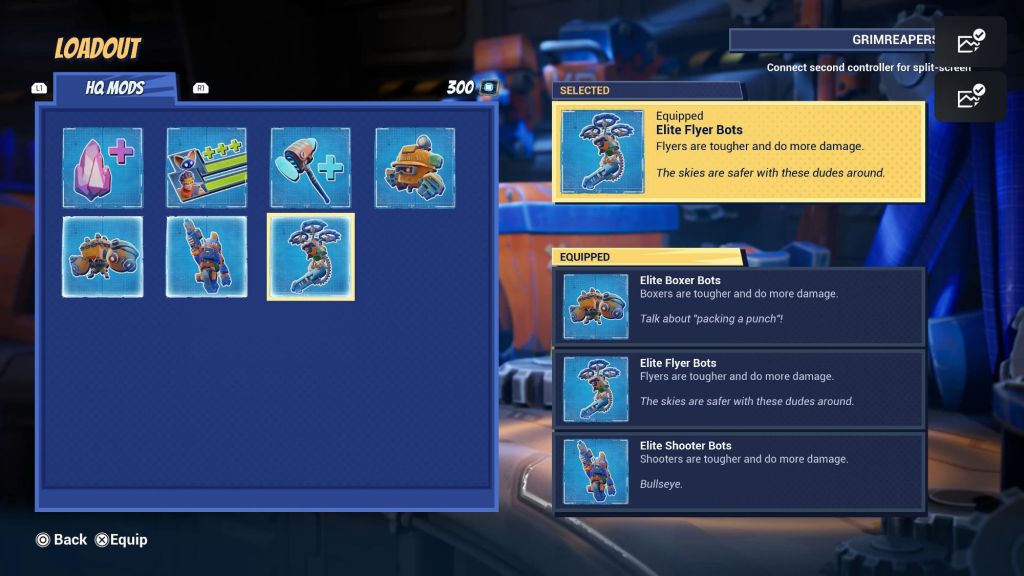
Task: Select the pink crystal plus mod tile
Action: pyautogui.click(x=102, y=167)
